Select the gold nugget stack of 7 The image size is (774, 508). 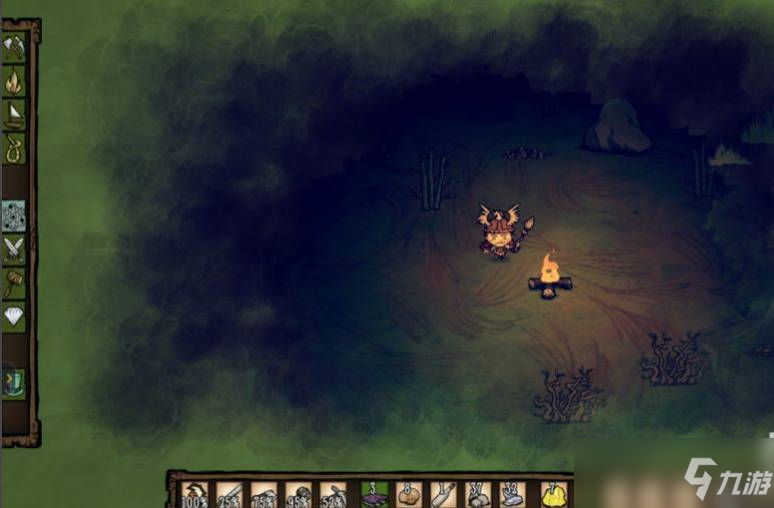tap(553, 494)
